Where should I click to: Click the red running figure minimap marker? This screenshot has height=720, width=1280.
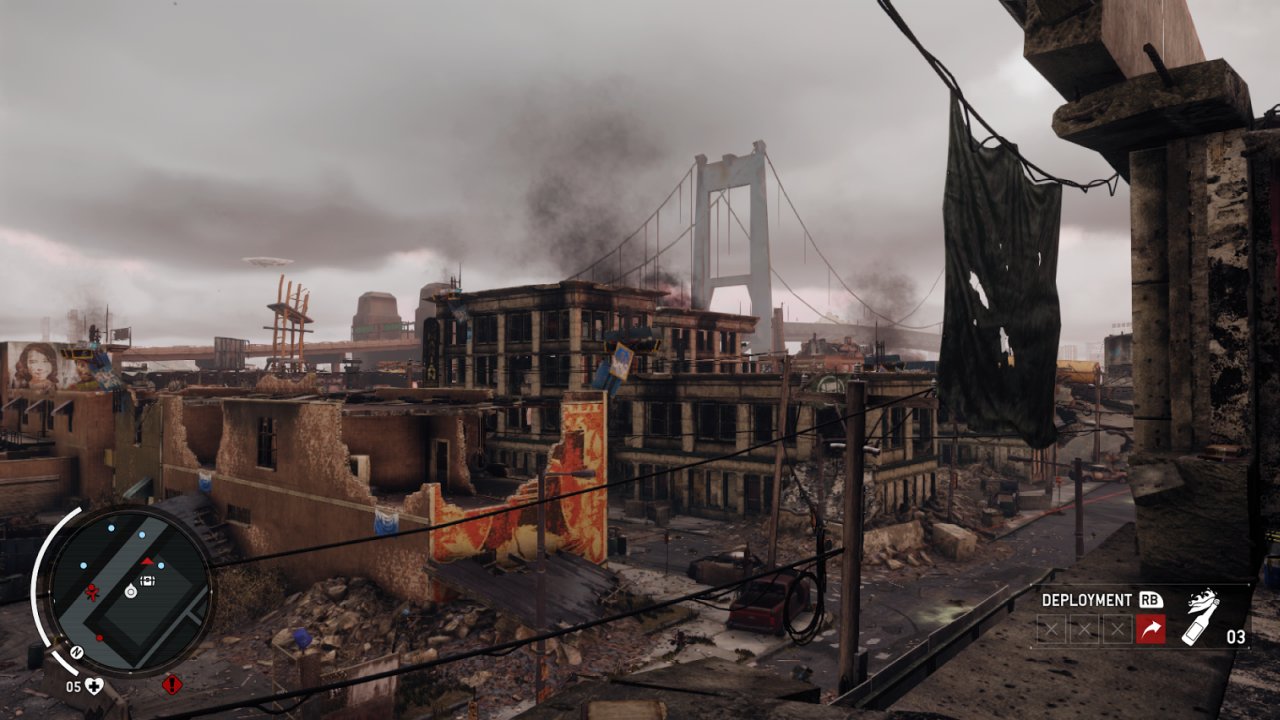click(93, 592)
